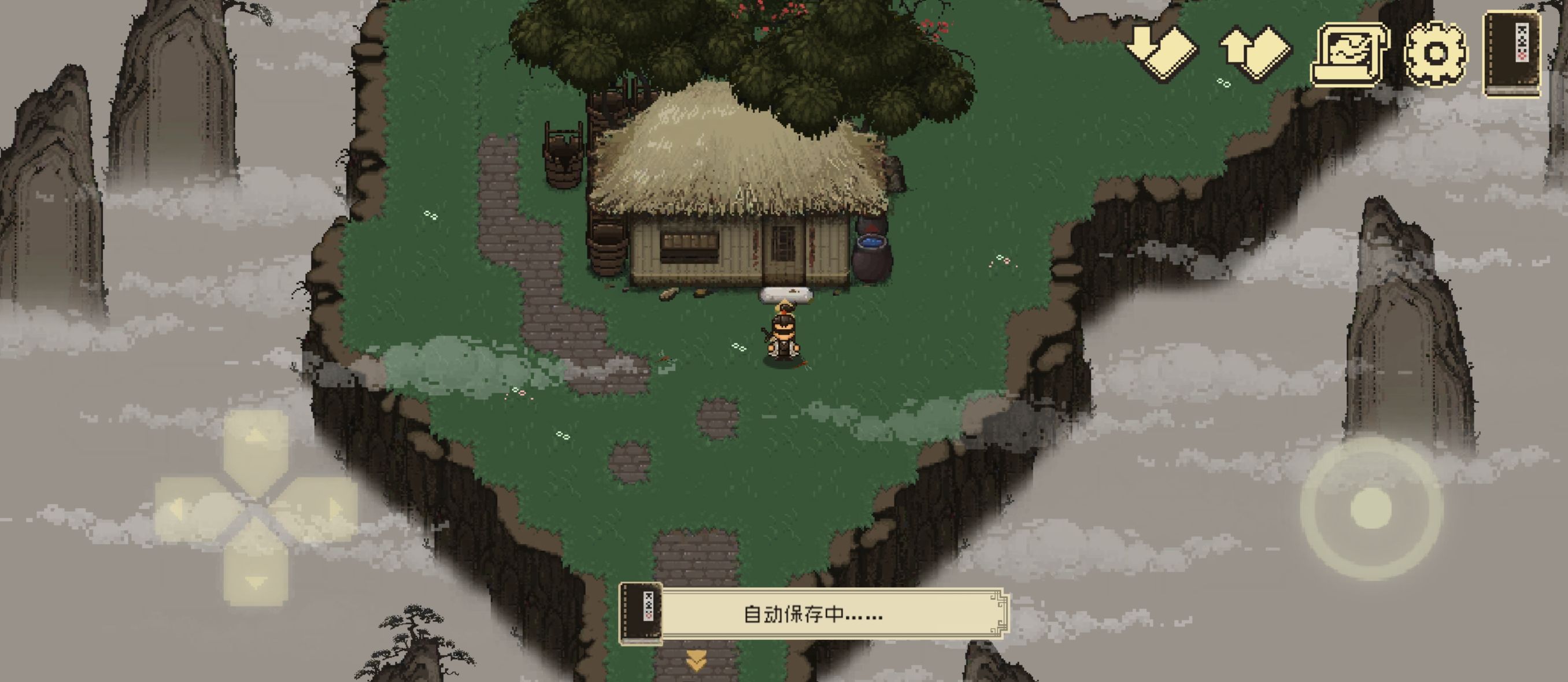
Task: Open the gear settings menu
Action: click(x=1436, y=54)
